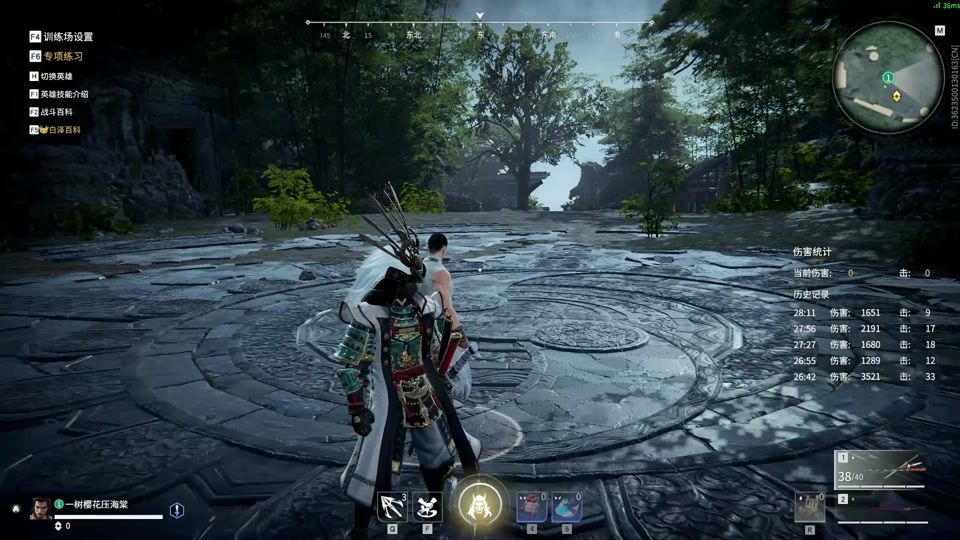Activate the grappling hook icon

pyautogui.click(x=392, y=506)
